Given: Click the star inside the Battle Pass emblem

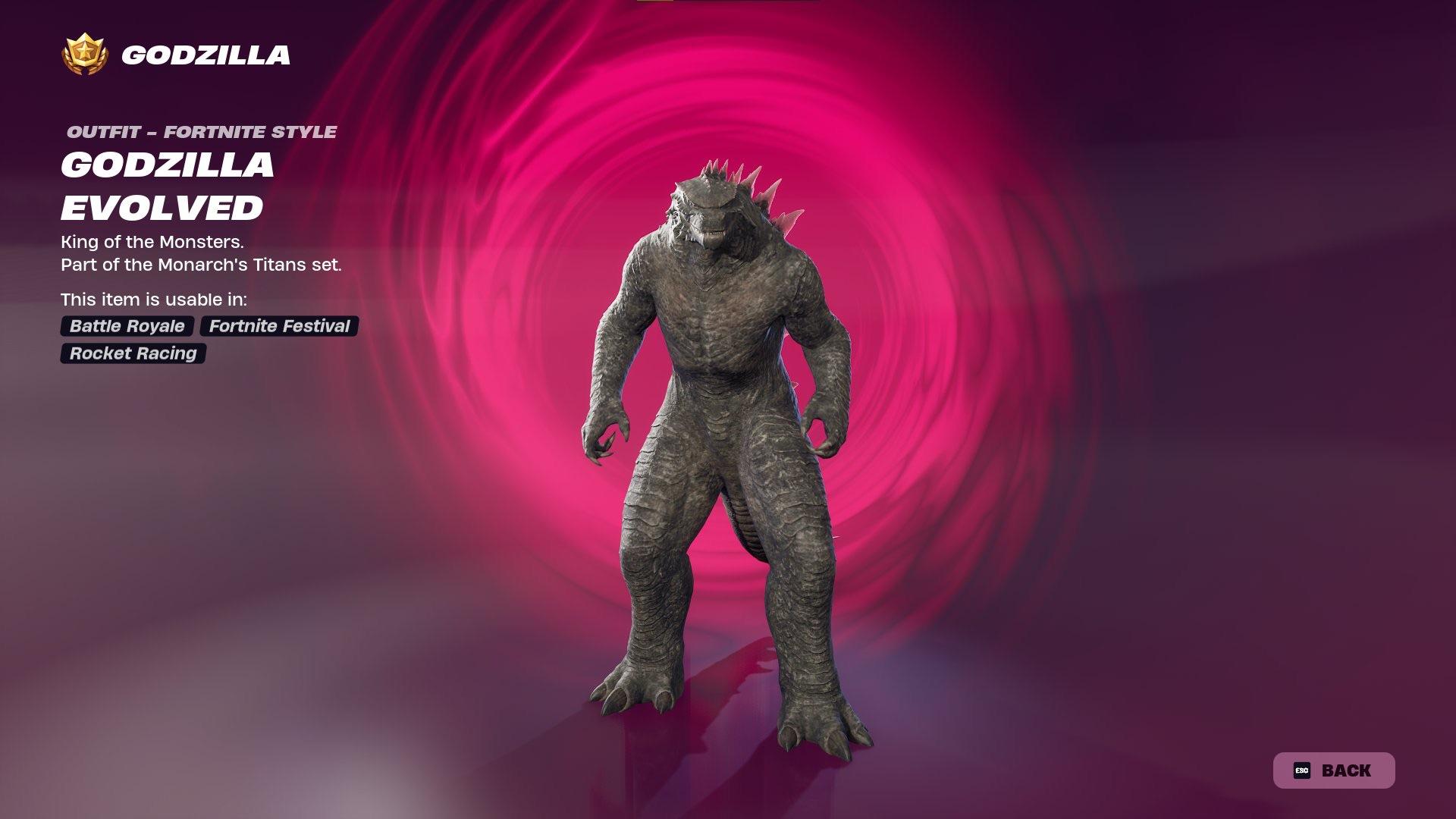Looking at the screenshot, I should coord(86,52).
